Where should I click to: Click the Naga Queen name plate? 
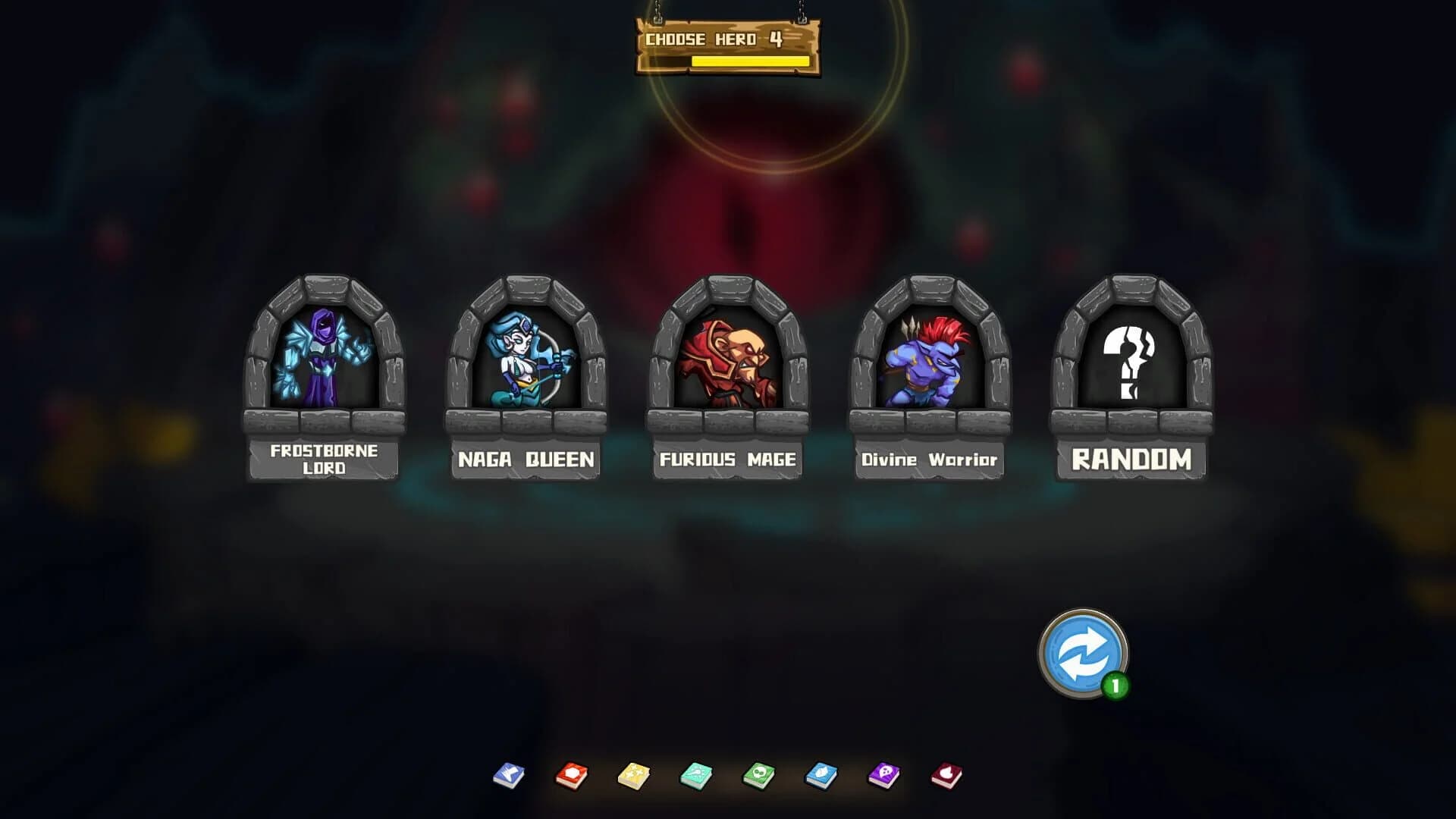pyautogui.click(x=525, y=458)
